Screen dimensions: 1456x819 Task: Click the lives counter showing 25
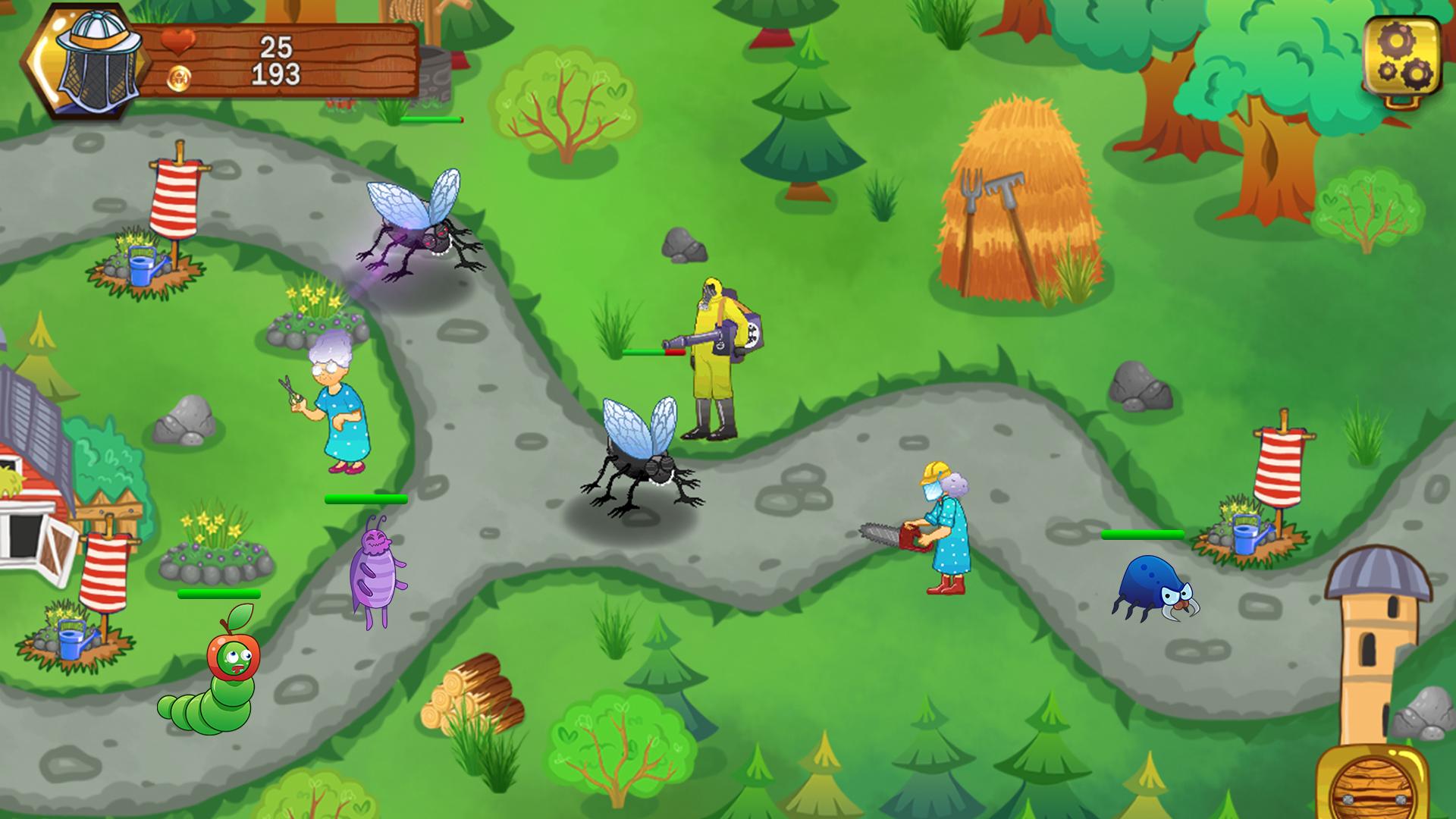[275, 47]
